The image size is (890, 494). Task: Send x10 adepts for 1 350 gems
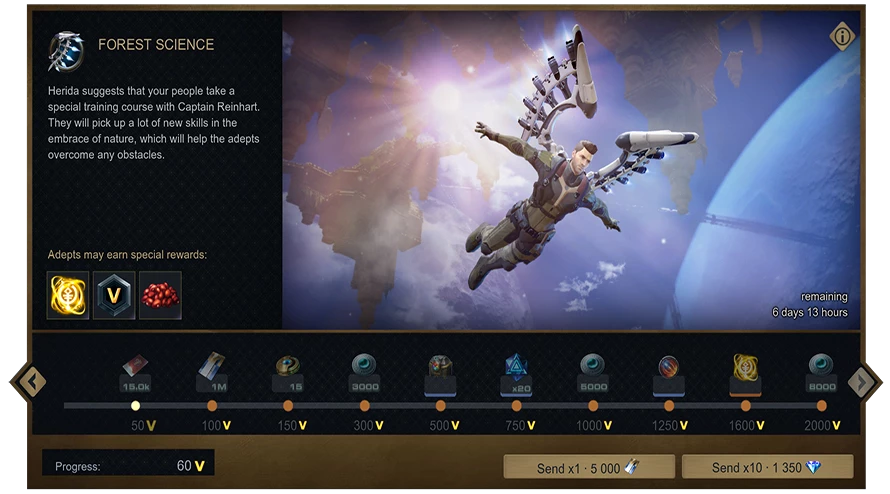click(x=767, y=467)
